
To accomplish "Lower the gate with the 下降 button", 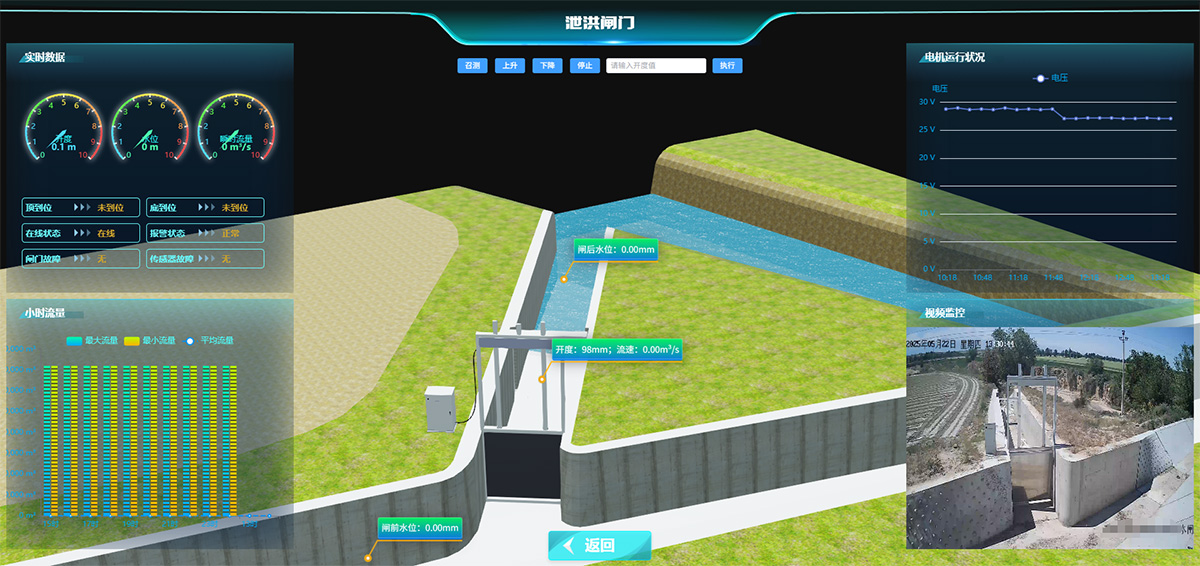I will tap(547, 66).
